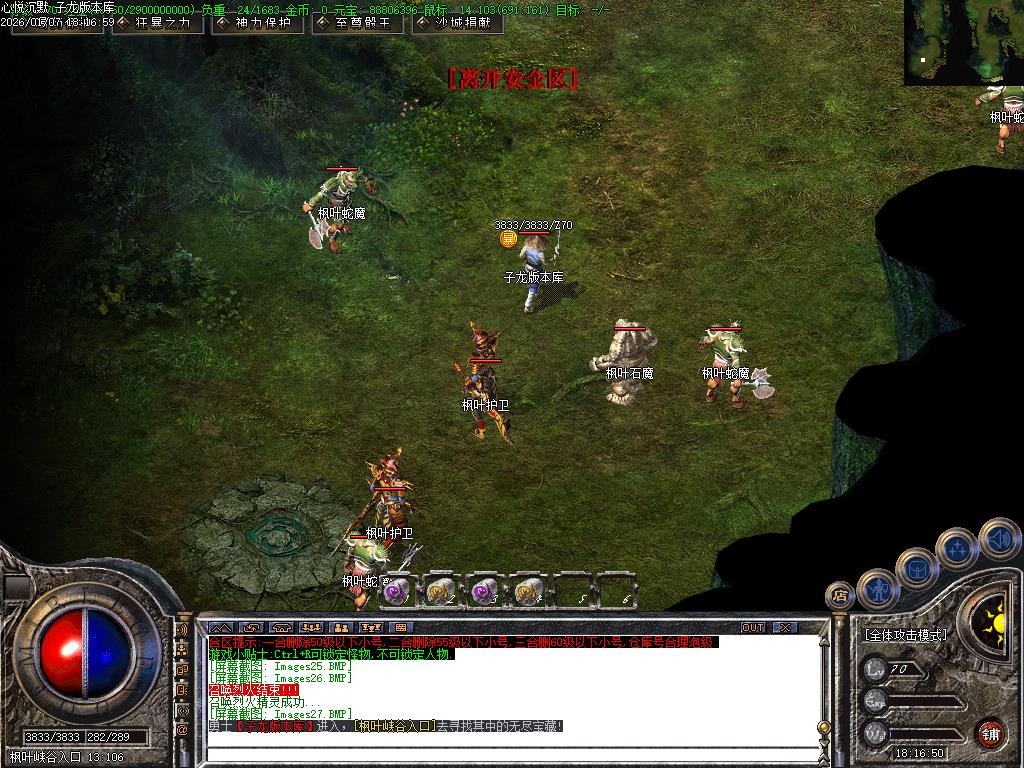Click the red 铺 stall button

[x=990, y=733]
